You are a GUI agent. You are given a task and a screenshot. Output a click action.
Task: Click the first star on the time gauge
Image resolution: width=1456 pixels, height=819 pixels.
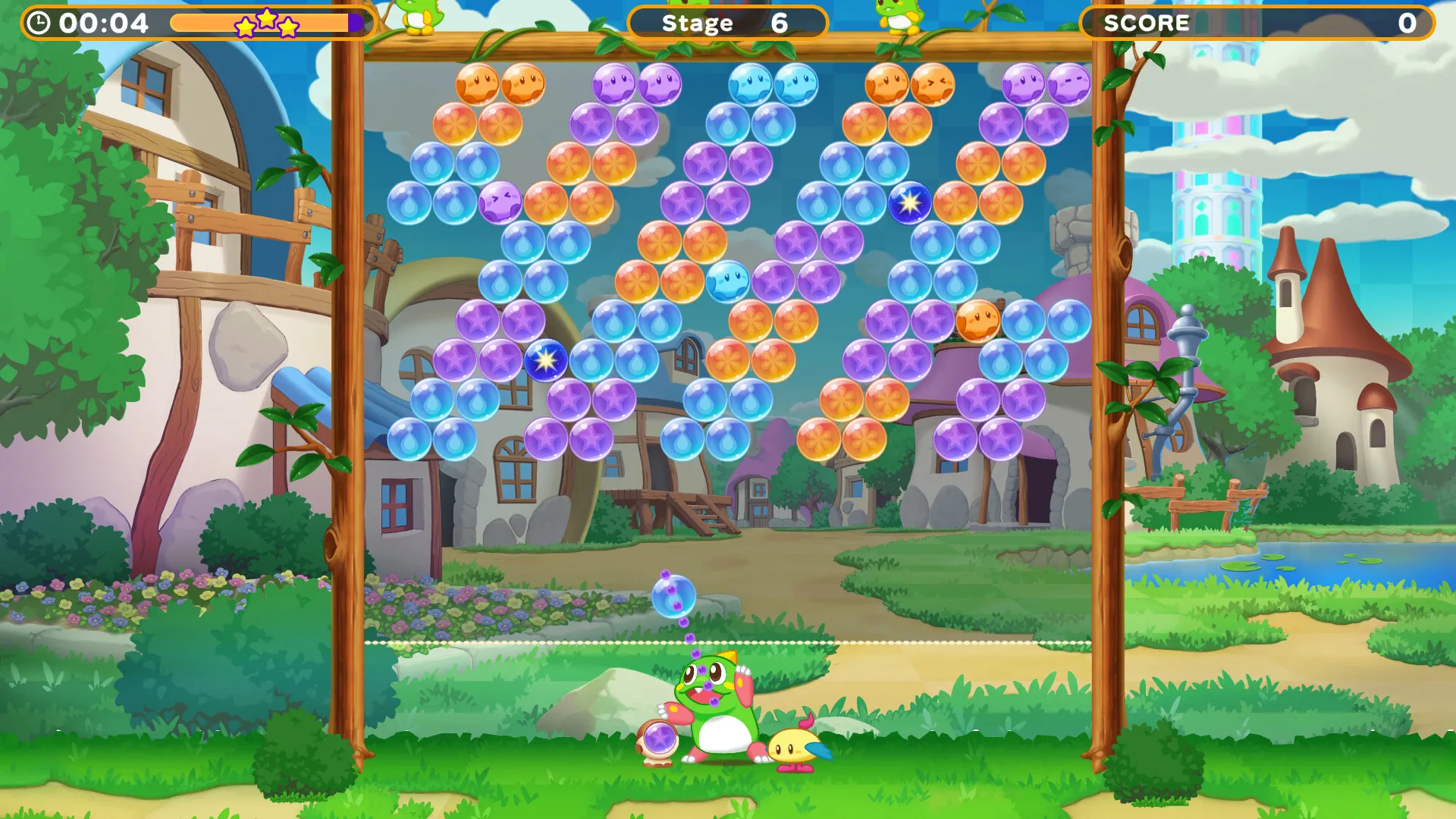tap(245, 27)
